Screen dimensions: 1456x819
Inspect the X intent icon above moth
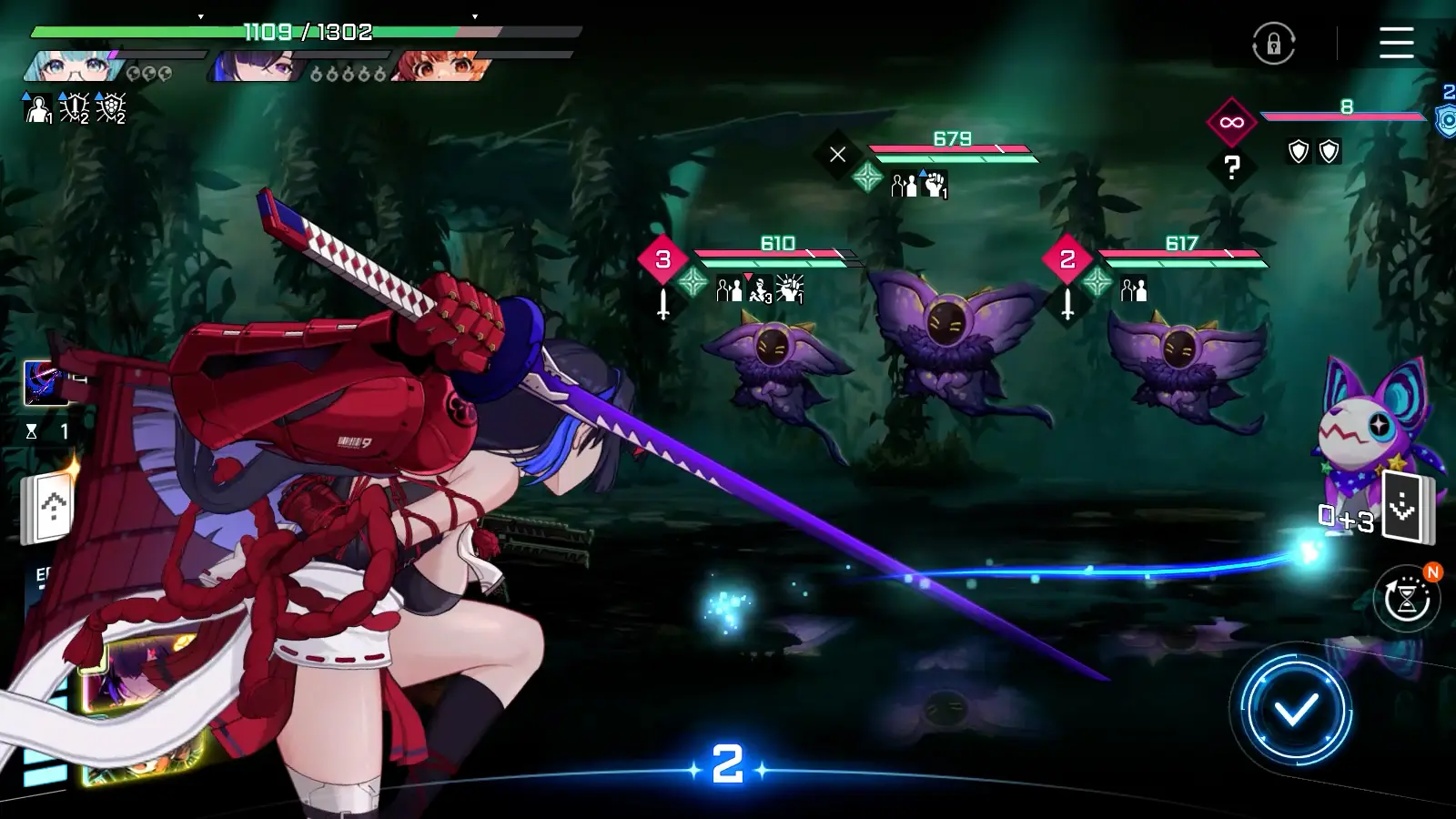837,155
